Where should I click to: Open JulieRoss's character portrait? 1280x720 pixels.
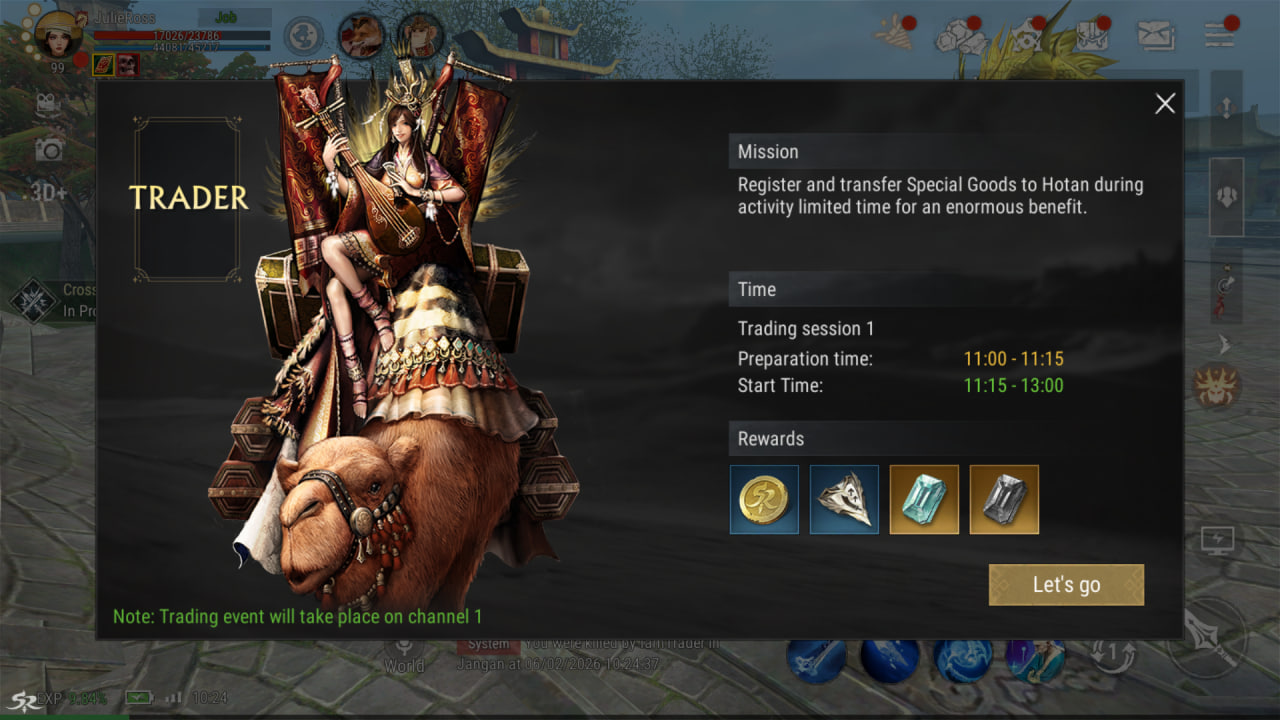[58, 35]
